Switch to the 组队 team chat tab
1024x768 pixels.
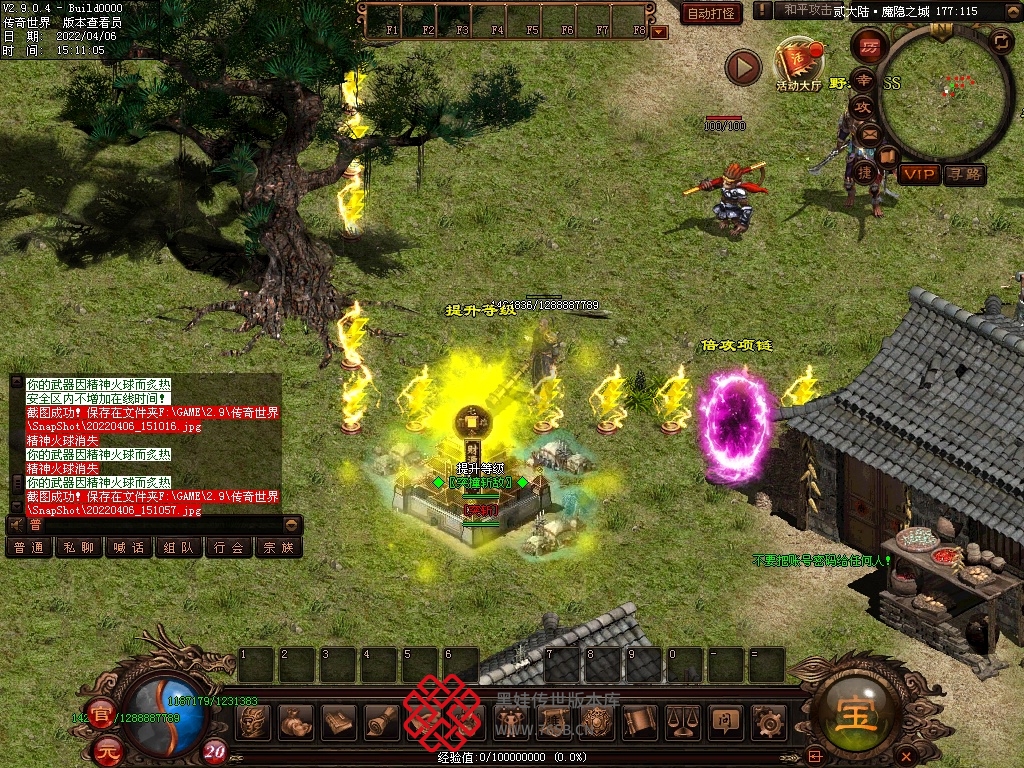[179, 547]
